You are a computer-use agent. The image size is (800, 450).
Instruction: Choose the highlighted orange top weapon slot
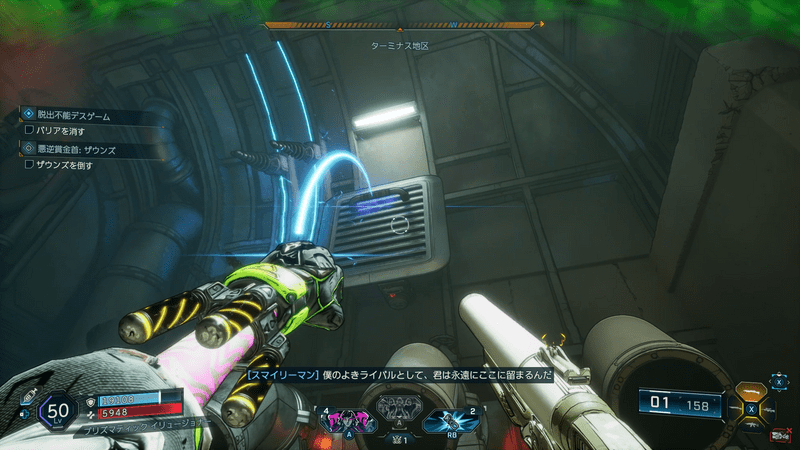point(750,392)
